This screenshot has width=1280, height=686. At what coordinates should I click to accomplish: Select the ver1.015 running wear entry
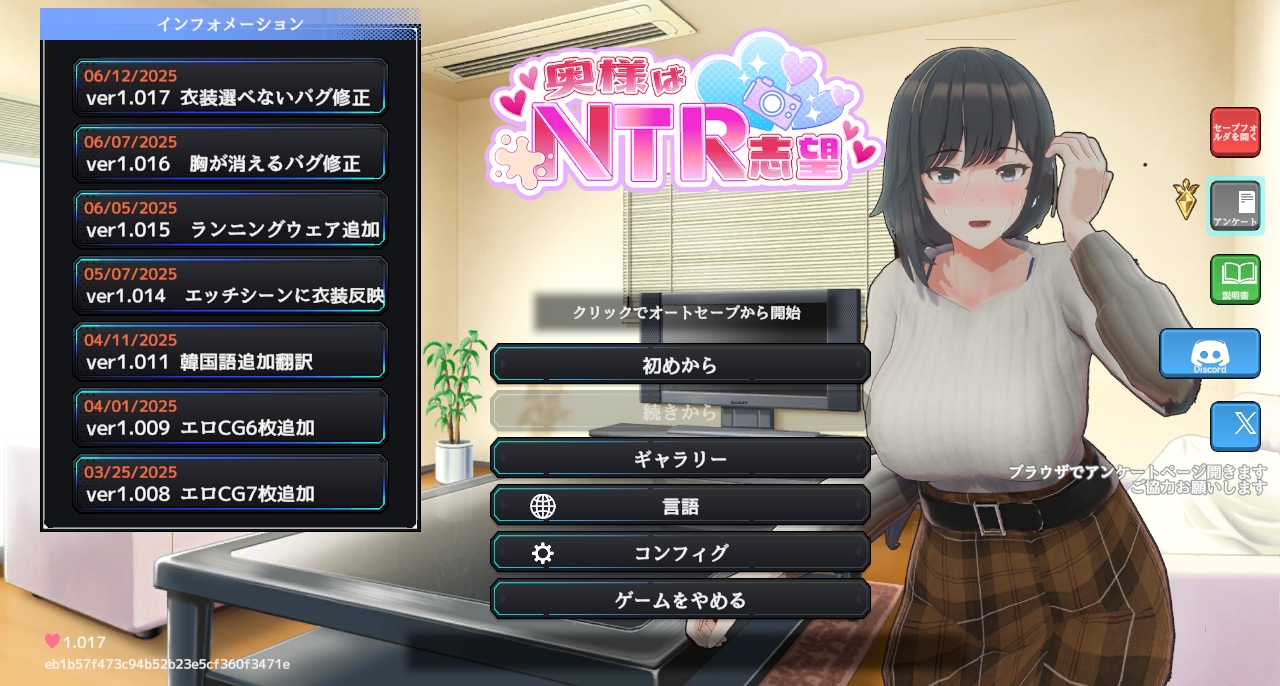pyautogui.click(x=230, y=220)
